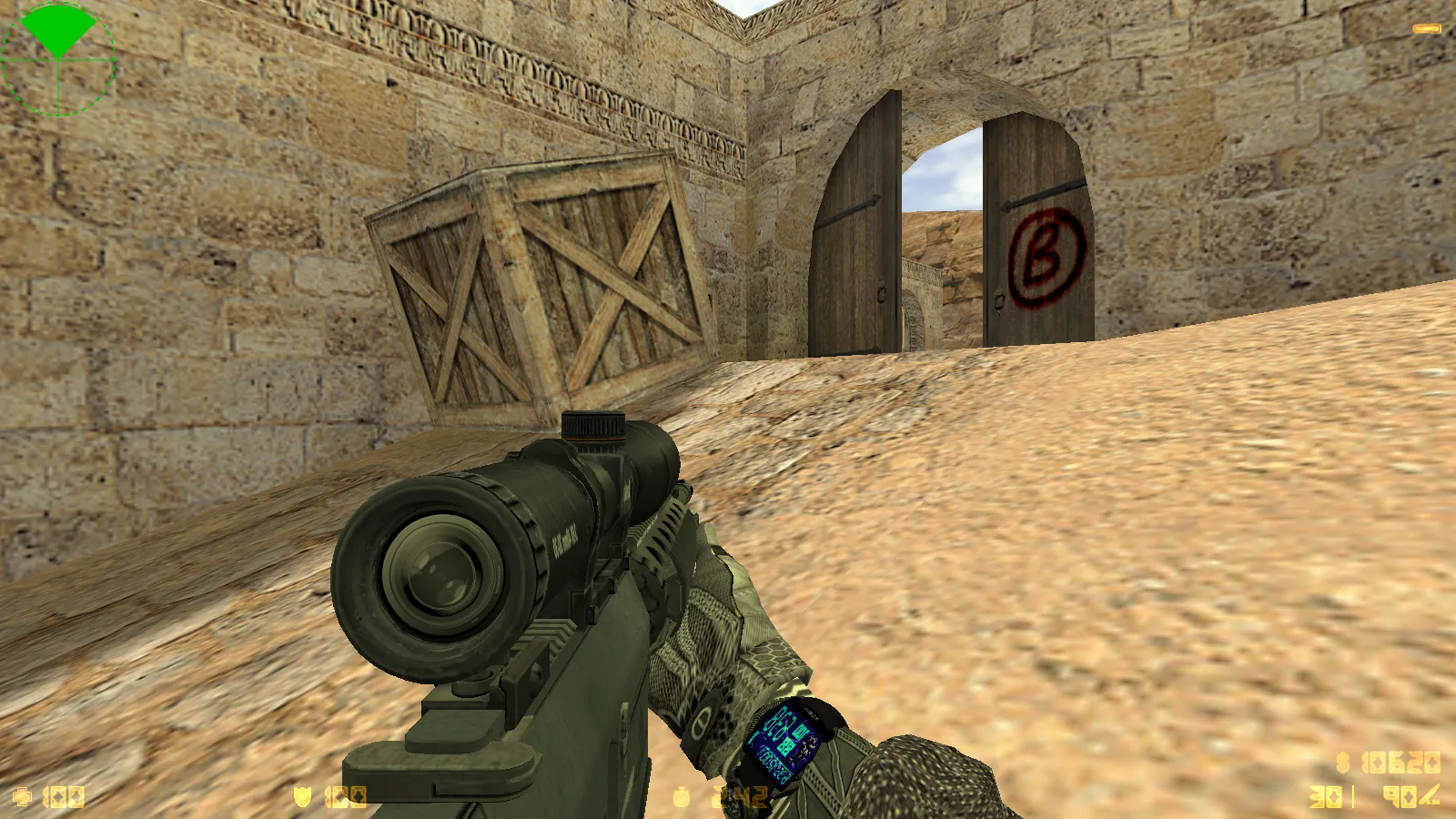Click the health cross icon
1456x819 pixels.
(23, 794)
